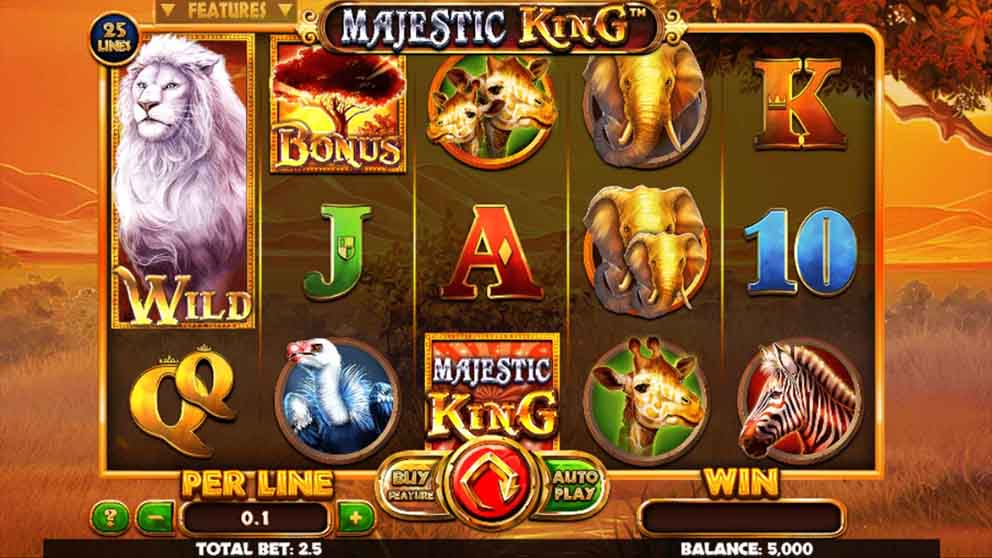Image resolution: width=992 pixels, height=558 pixels.
Task: Increase the per line bet
Action: 355,517
